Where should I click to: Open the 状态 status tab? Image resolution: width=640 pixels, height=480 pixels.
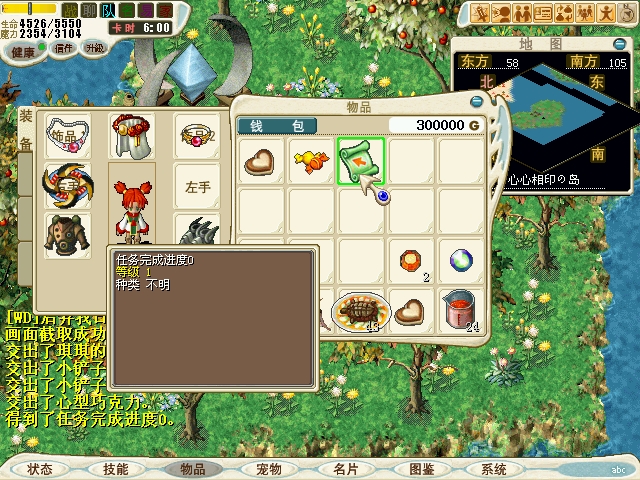coord(40,468)
